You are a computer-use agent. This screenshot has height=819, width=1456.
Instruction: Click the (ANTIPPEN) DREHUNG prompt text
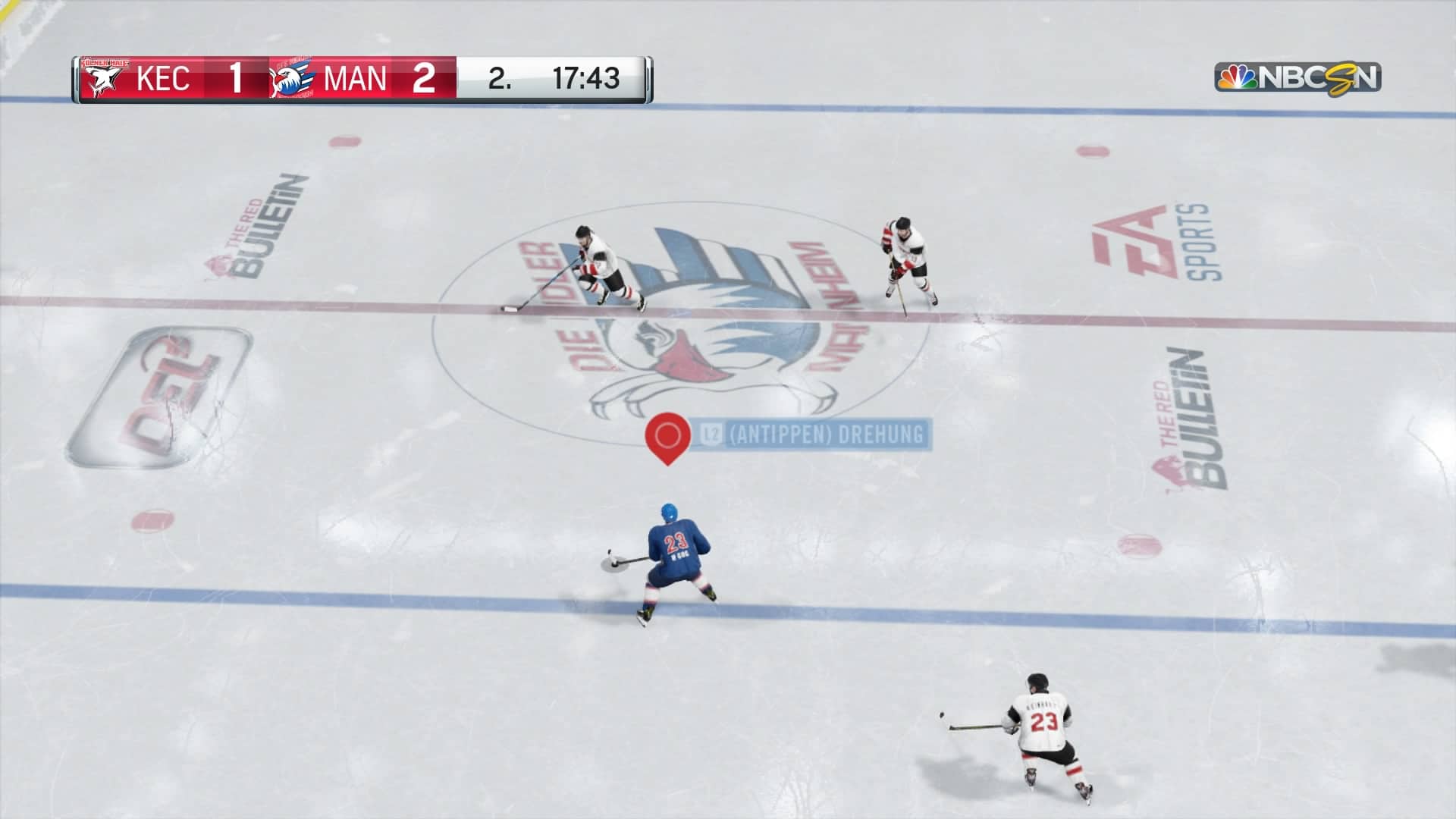tap(827, 435)
